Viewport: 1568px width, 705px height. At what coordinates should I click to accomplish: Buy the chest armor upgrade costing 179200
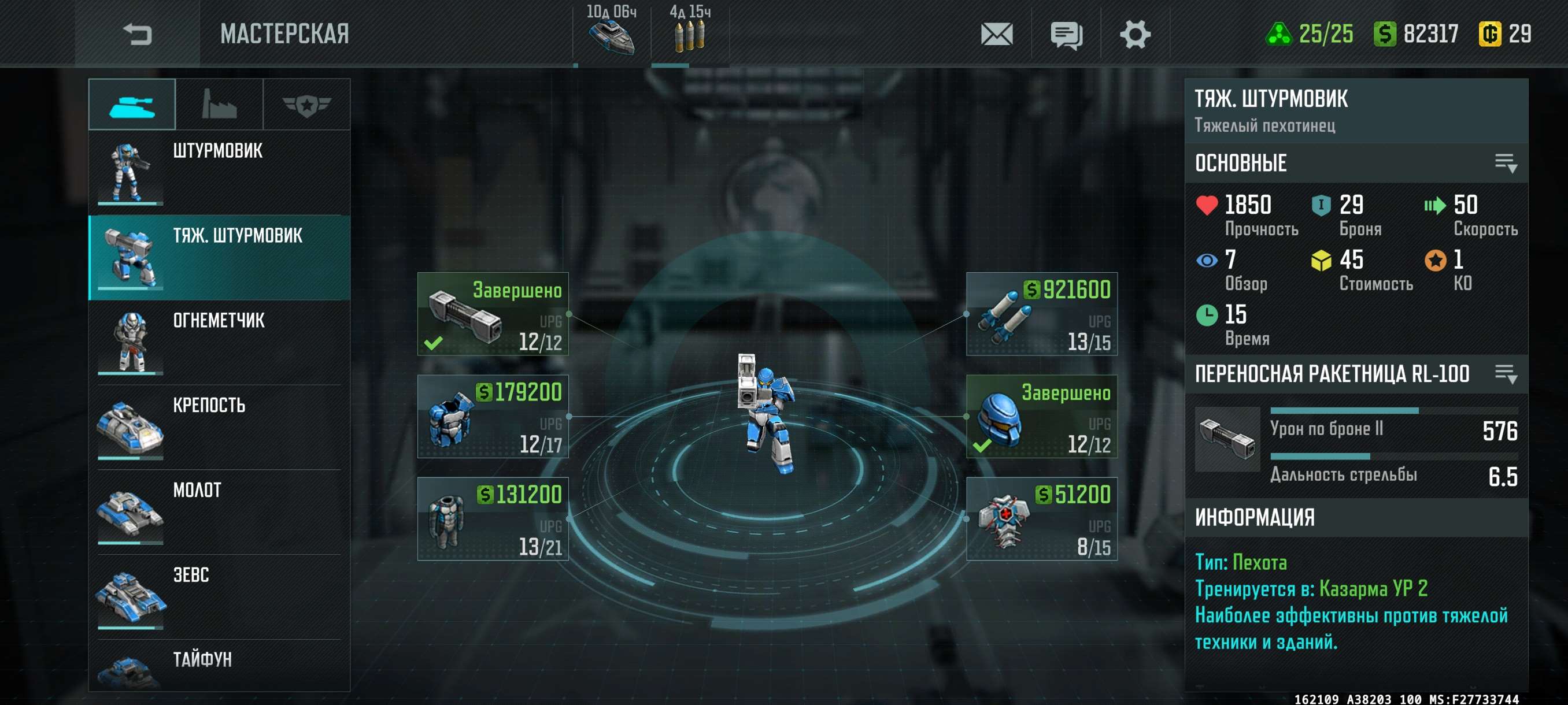[493, 417]
